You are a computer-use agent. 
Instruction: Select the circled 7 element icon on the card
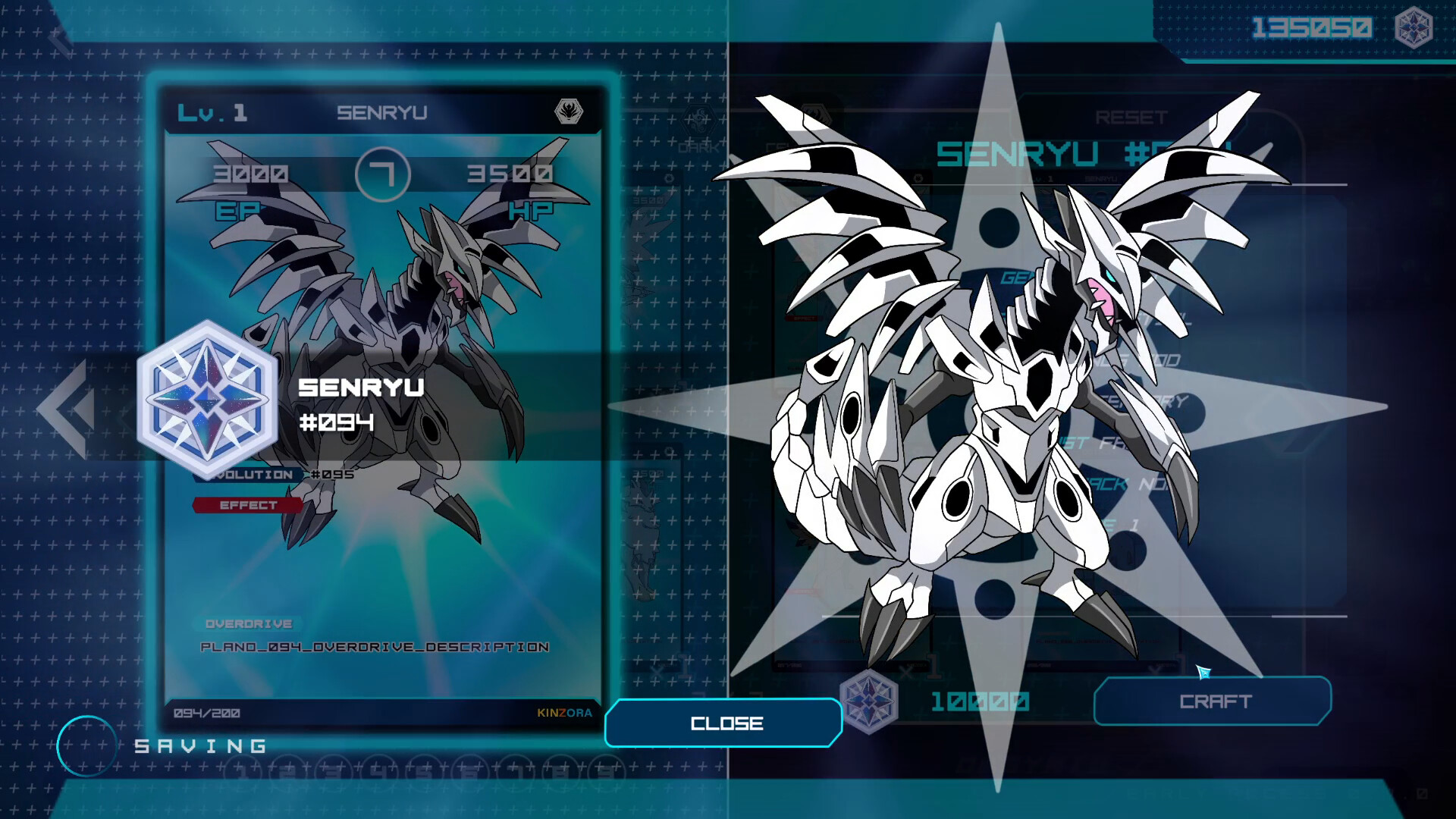(x=384, y=173)
